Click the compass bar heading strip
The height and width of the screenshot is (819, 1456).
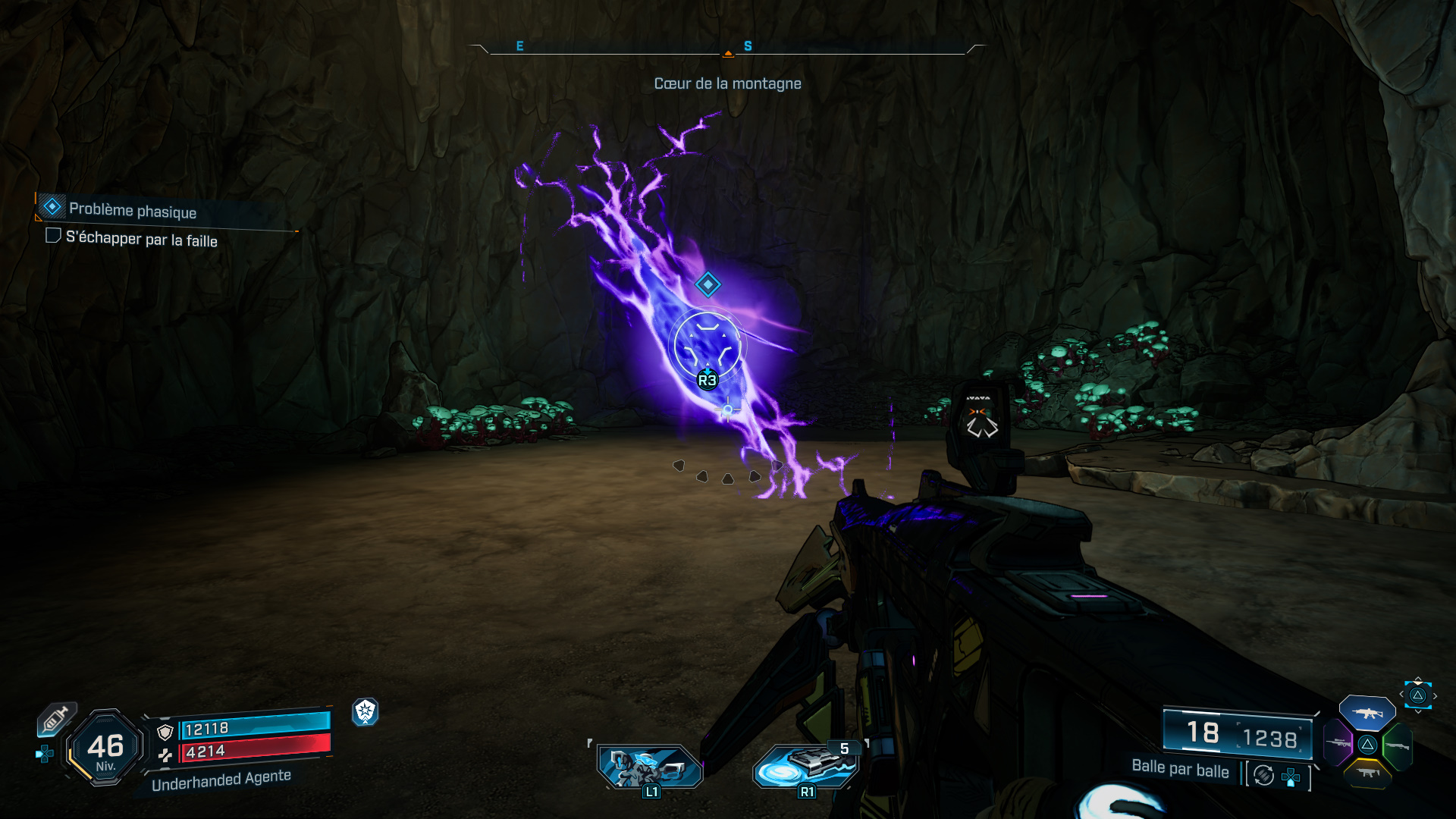727,48
